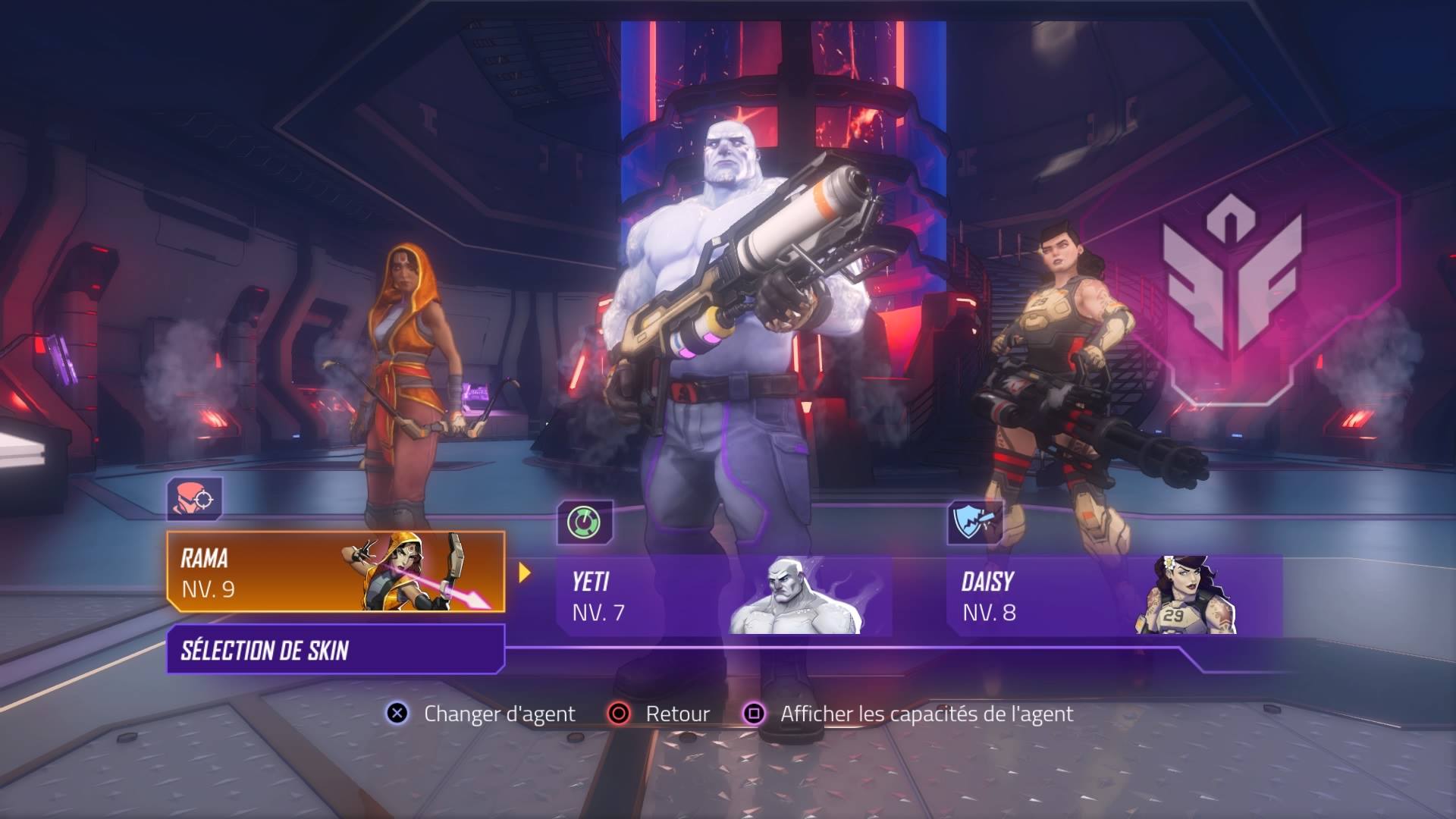Click the blue shield icon above Daisy

(x=975, y=522)
